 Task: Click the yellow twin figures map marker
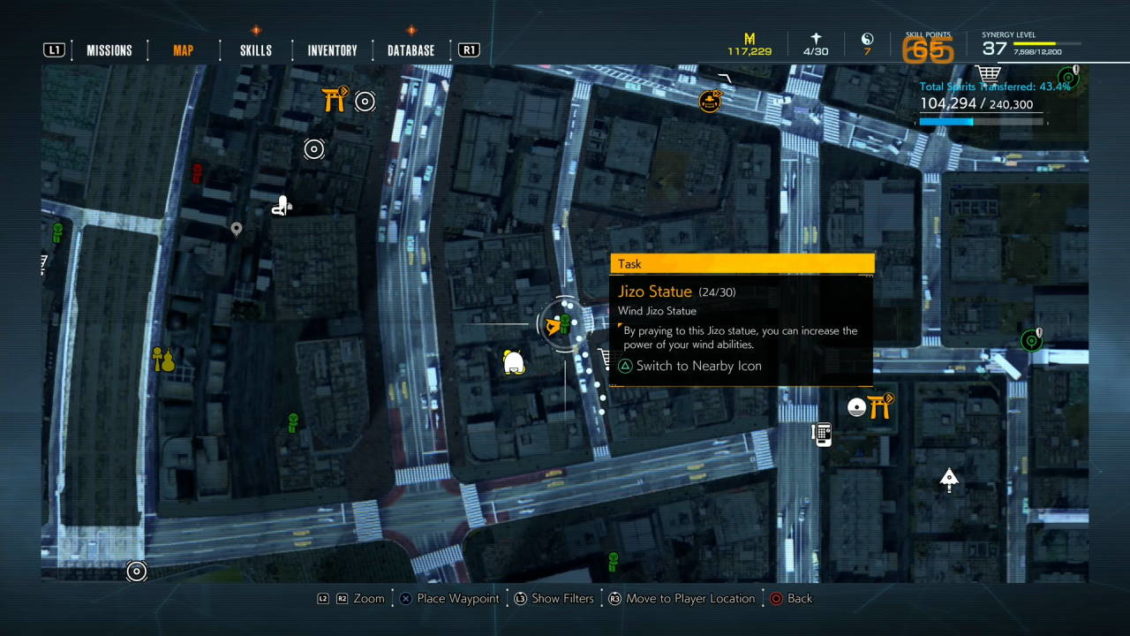tap(163, 358)
